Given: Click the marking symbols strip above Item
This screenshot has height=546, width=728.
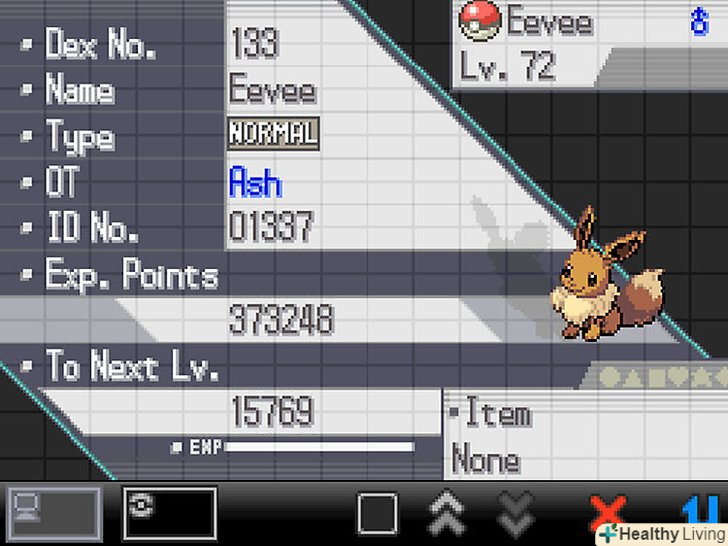Looking at the screenshot, I should pos(662,377).
